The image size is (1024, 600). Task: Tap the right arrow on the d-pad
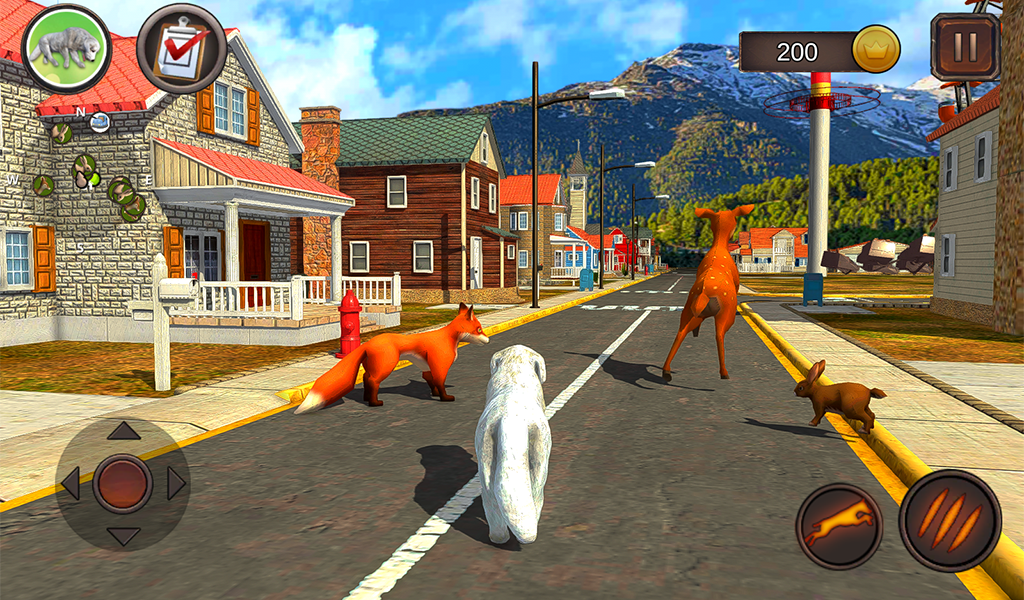tap(176, 484)
